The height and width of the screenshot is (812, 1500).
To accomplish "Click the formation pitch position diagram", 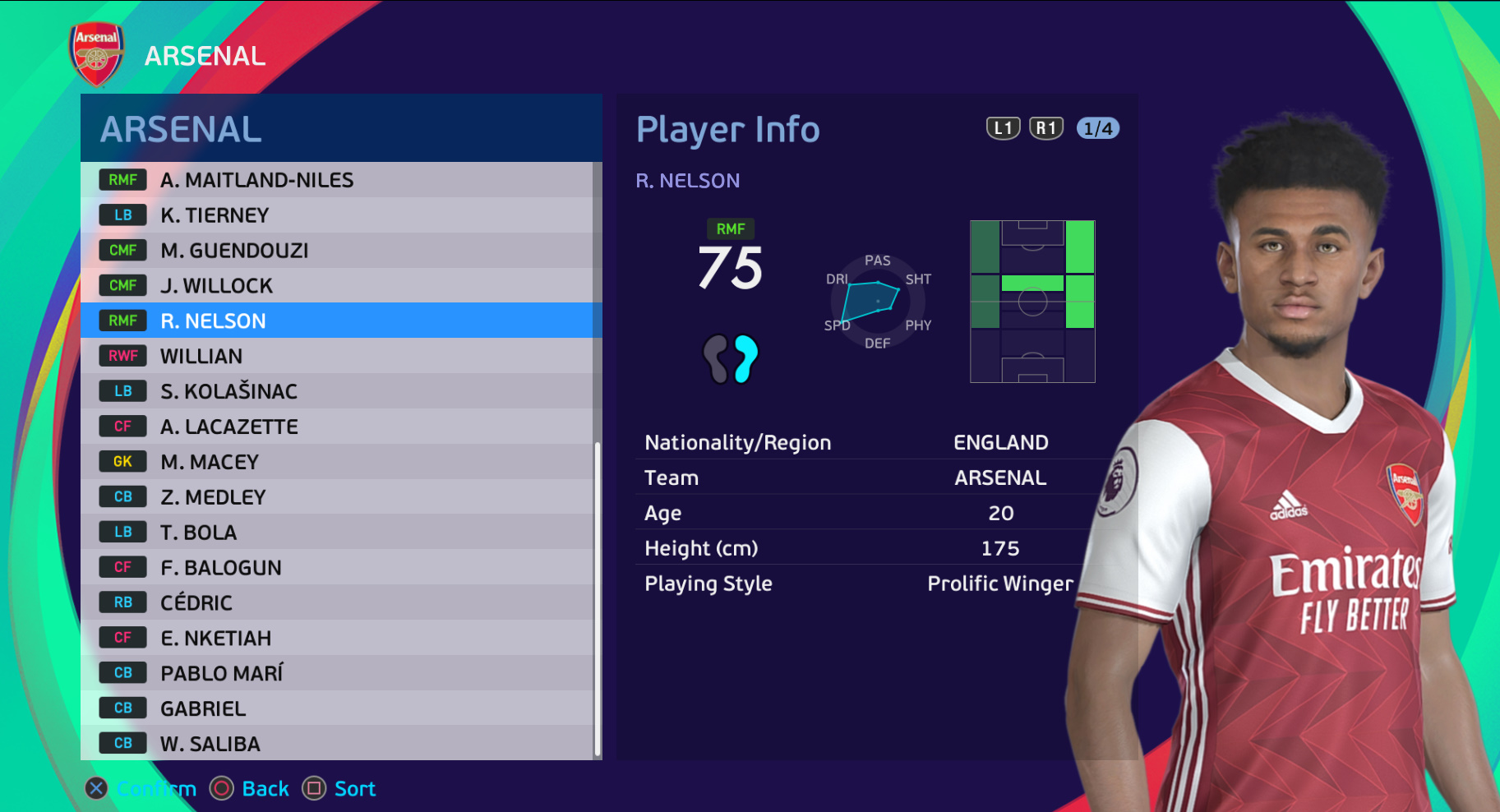I will (1032, 302).
